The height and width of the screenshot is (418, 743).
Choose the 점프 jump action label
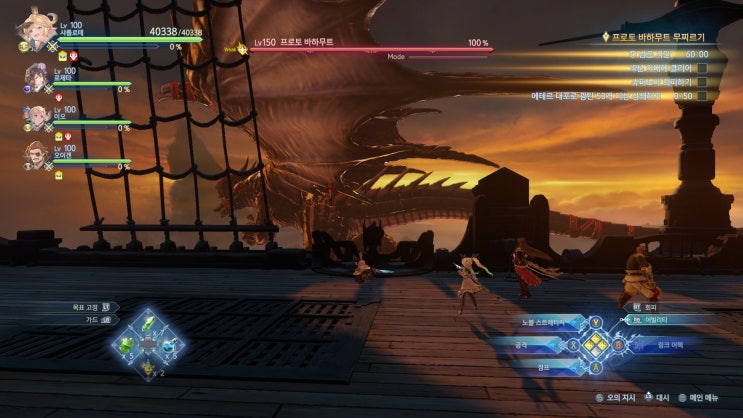click(x=542, y=366)
